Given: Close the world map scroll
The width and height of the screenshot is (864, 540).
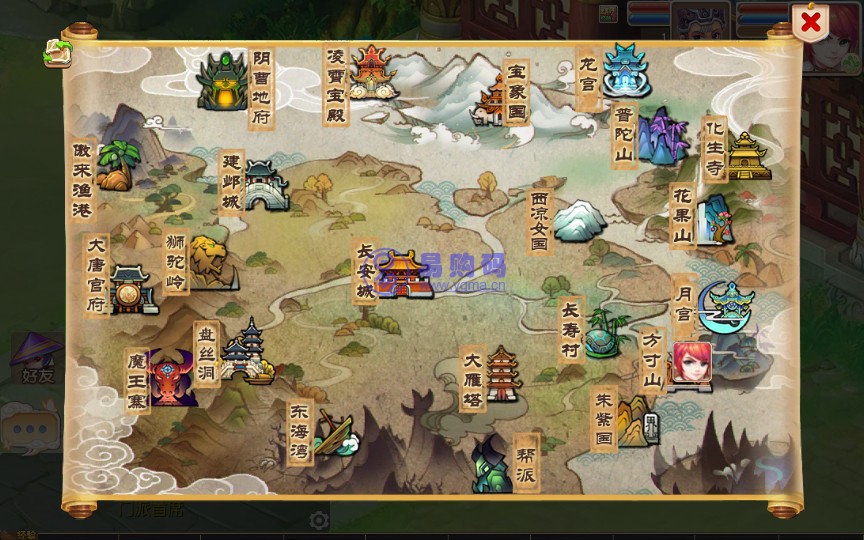Looking at the screenshot, I should pos(810,21).
